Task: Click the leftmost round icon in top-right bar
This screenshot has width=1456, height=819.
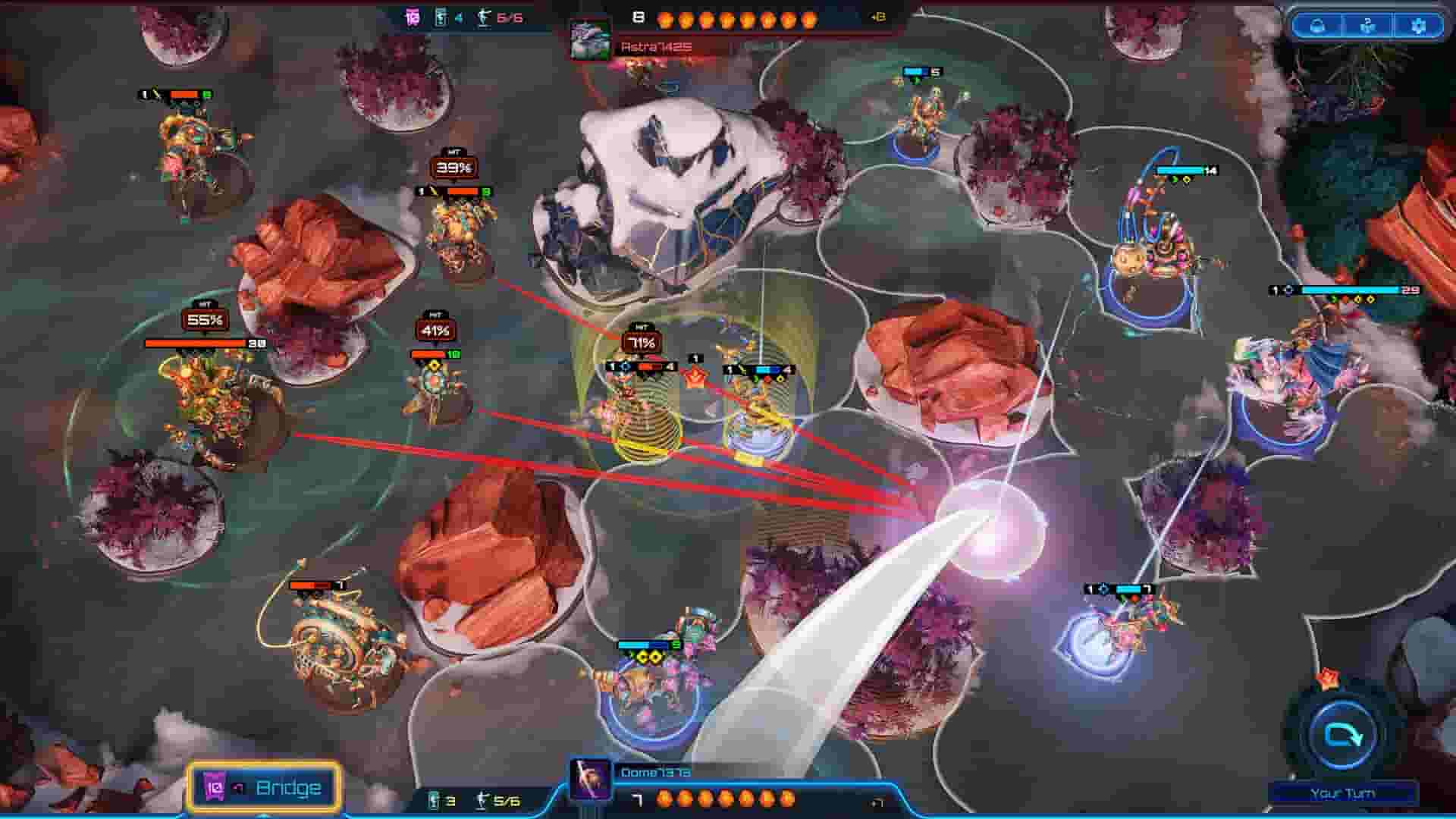Action: 1316,27
